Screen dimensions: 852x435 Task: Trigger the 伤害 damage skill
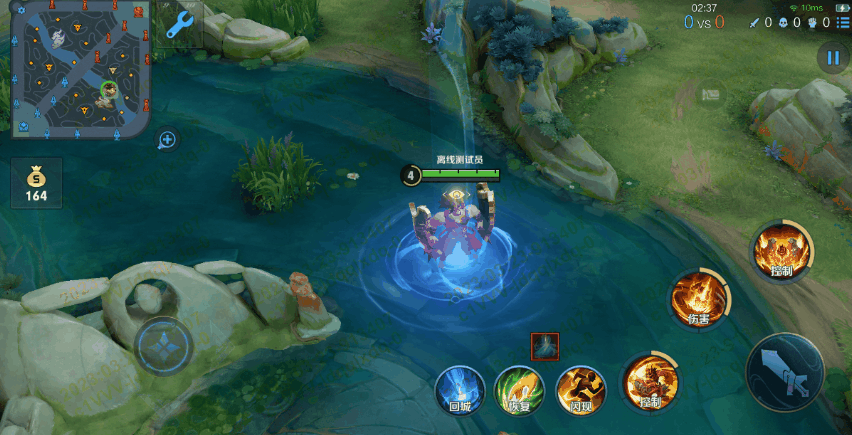tap(698, 297)
